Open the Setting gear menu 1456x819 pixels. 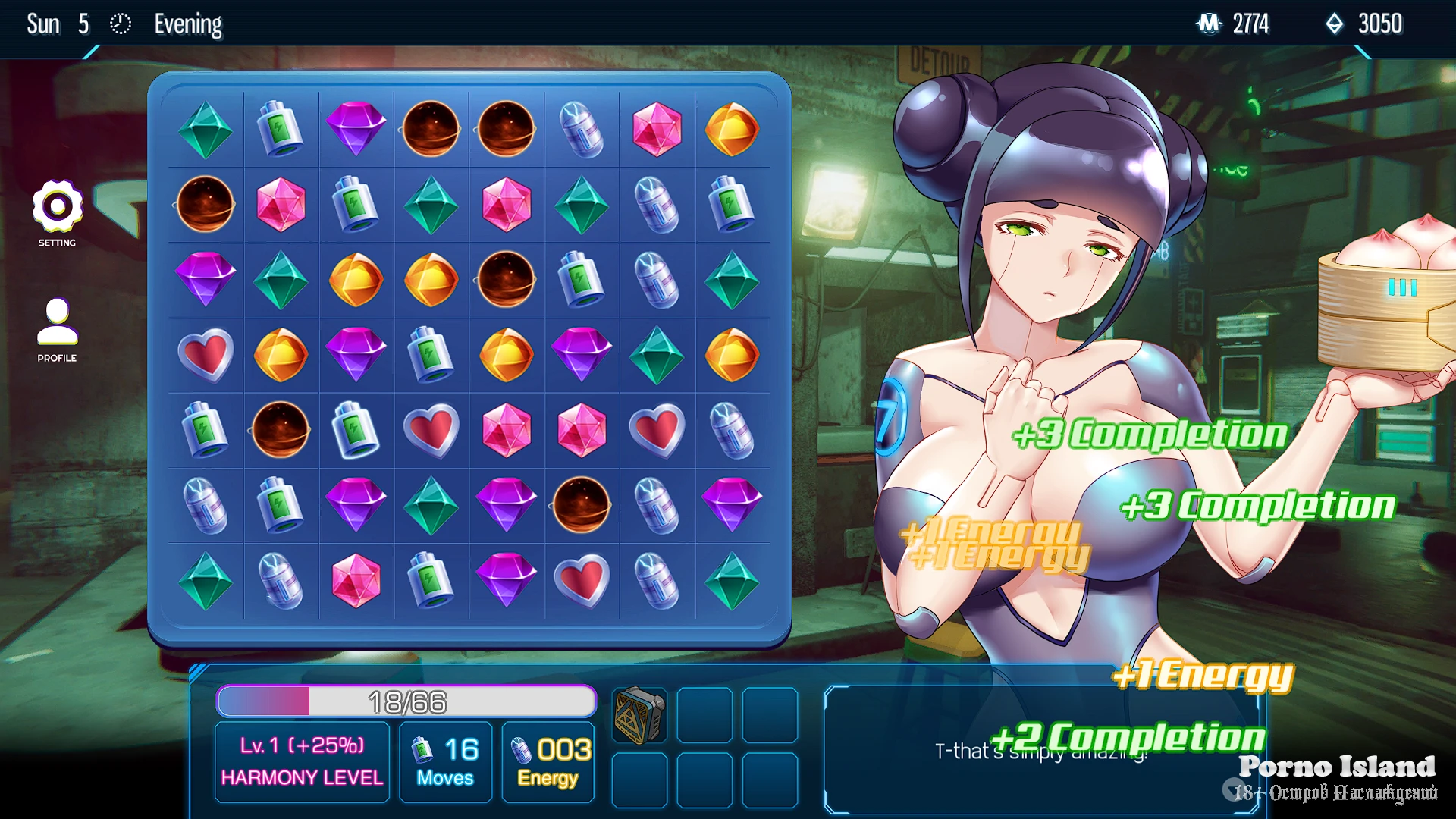[57, 207]
